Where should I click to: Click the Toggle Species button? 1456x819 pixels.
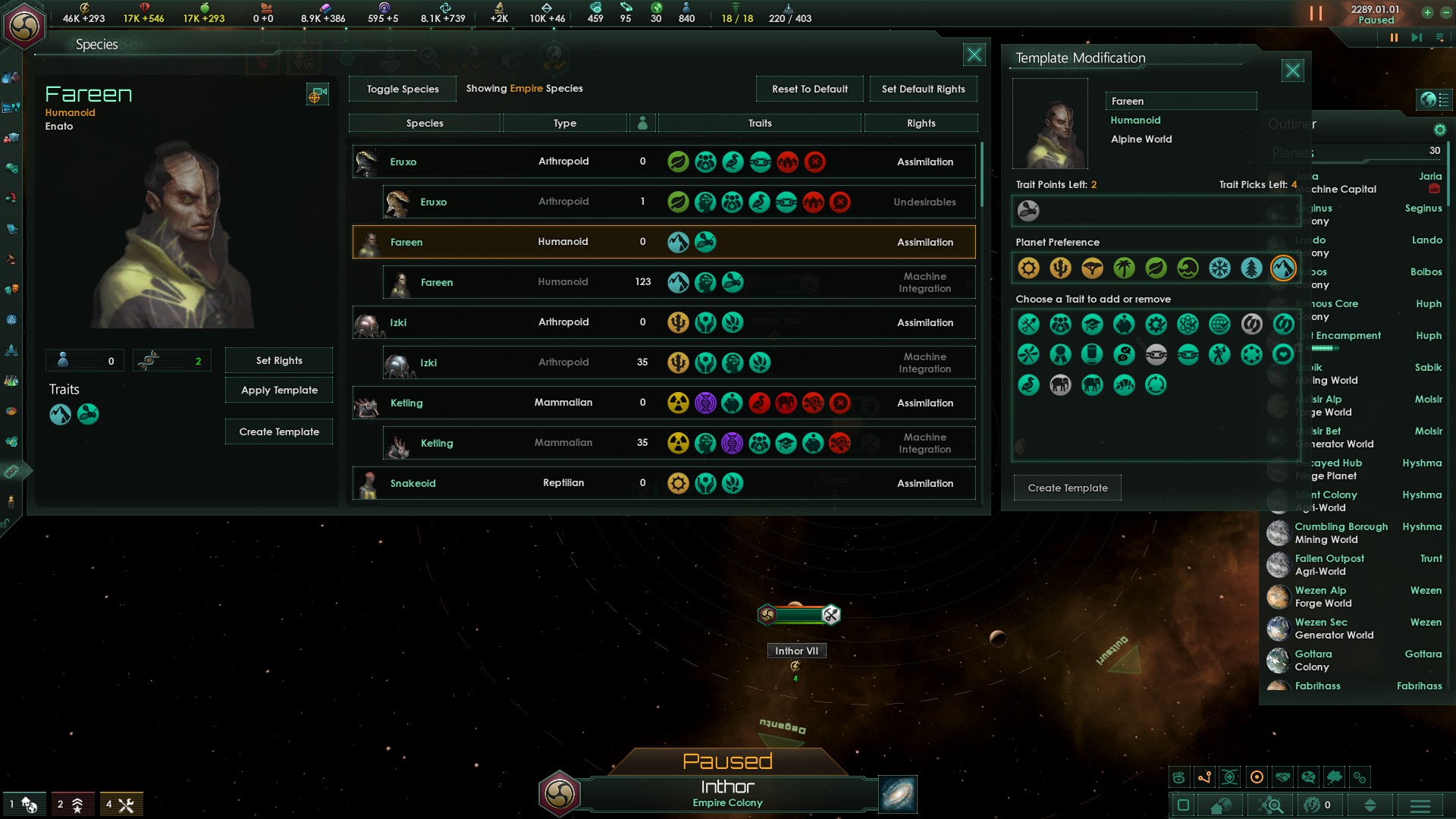(403, 89)
